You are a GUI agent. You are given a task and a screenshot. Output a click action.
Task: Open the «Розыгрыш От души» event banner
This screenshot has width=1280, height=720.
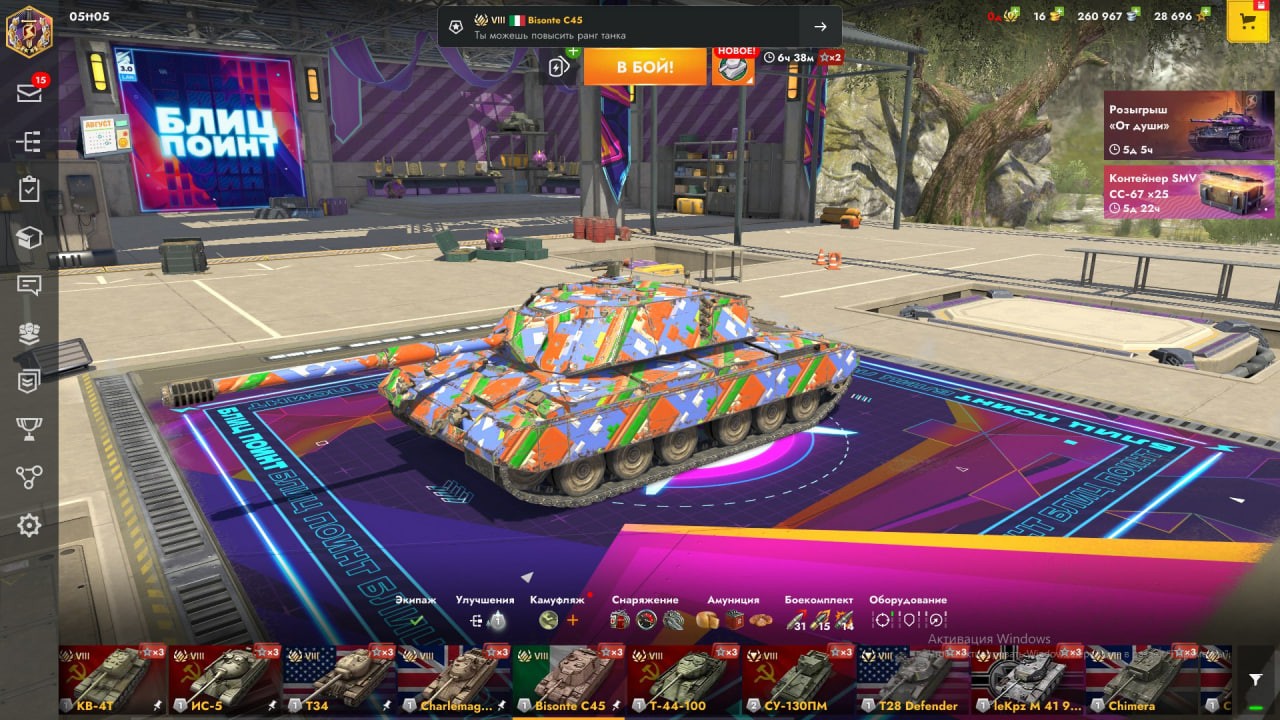tap(1175, 125)
